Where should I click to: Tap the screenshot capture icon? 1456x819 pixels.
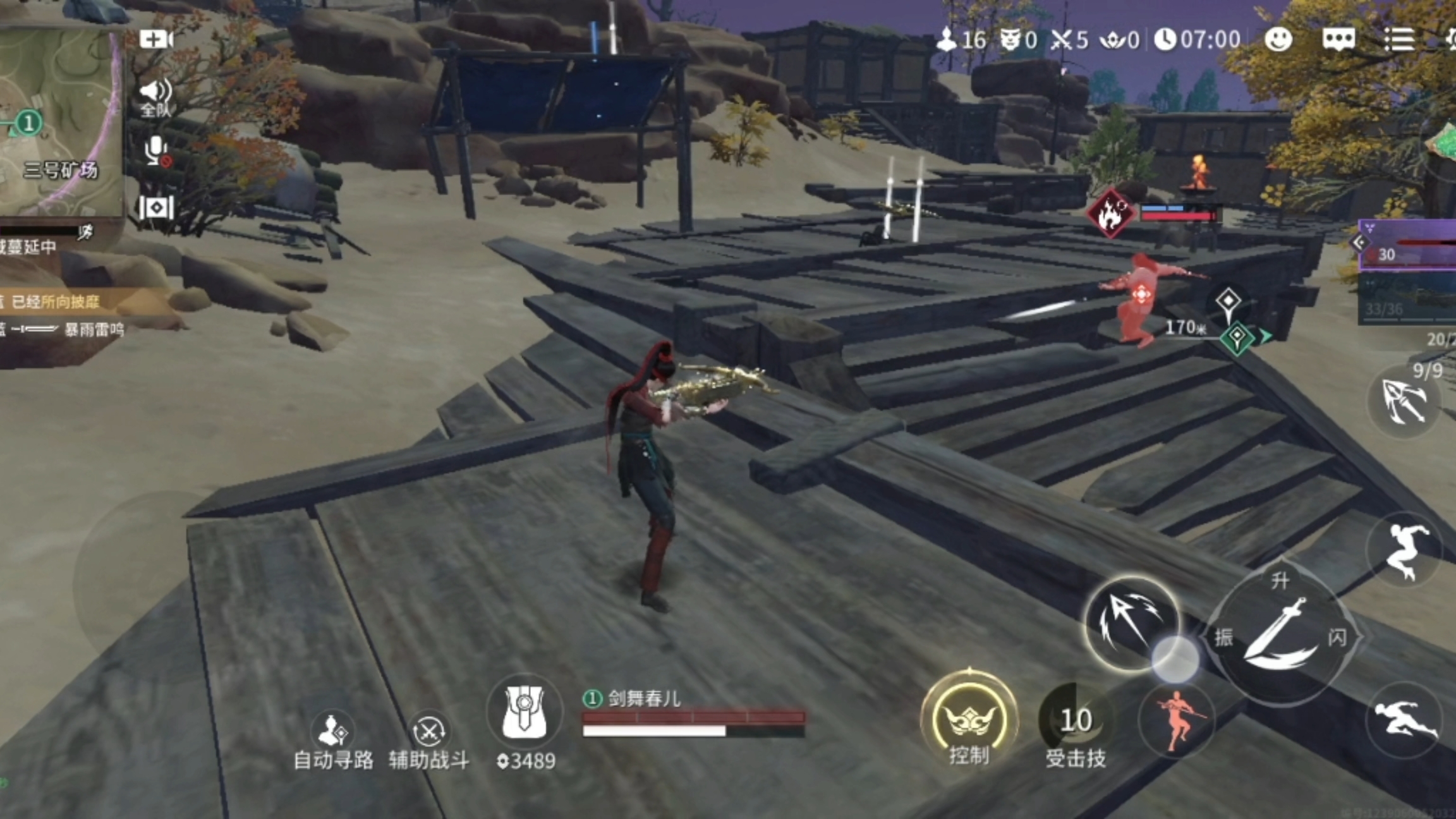point(155,207)
